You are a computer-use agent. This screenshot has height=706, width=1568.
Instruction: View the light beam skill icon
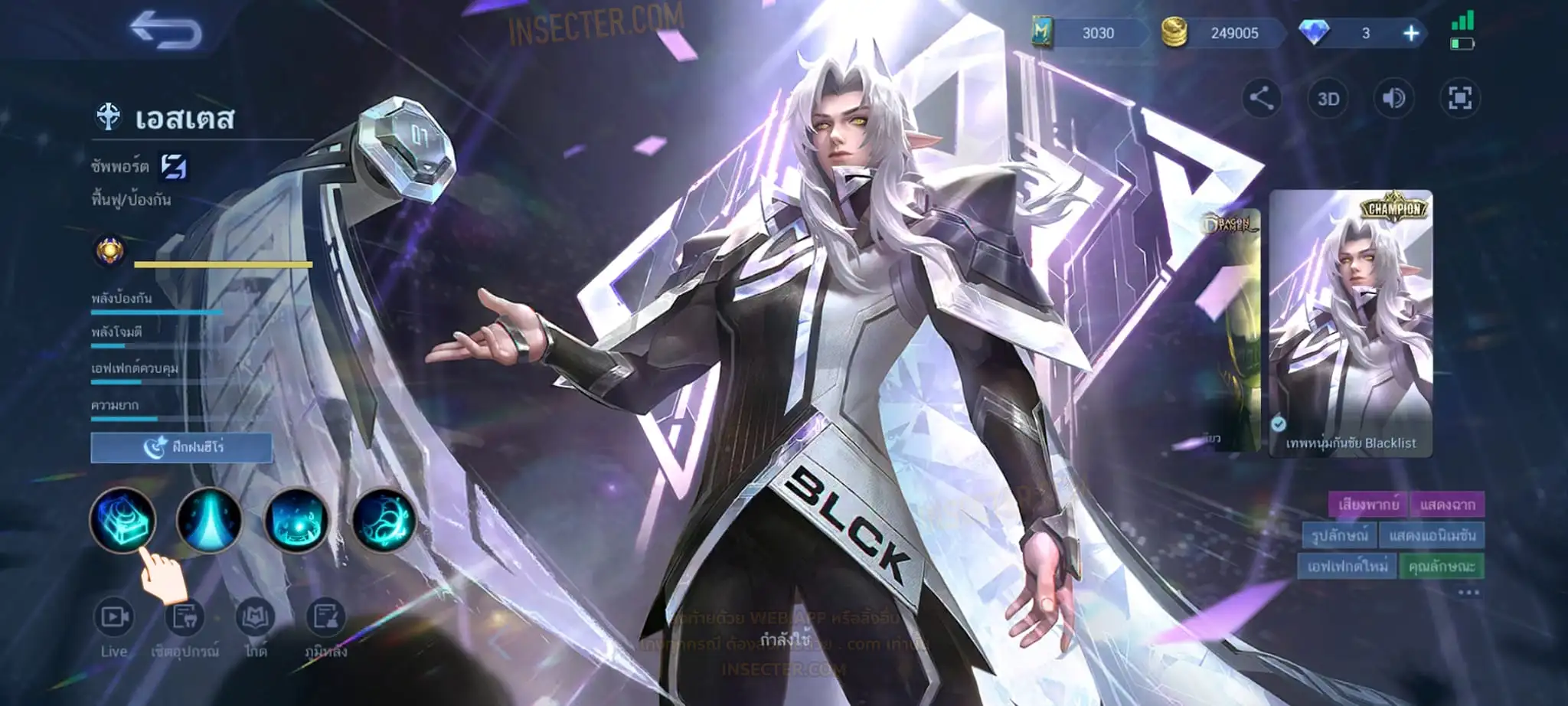tap(209, 521)
